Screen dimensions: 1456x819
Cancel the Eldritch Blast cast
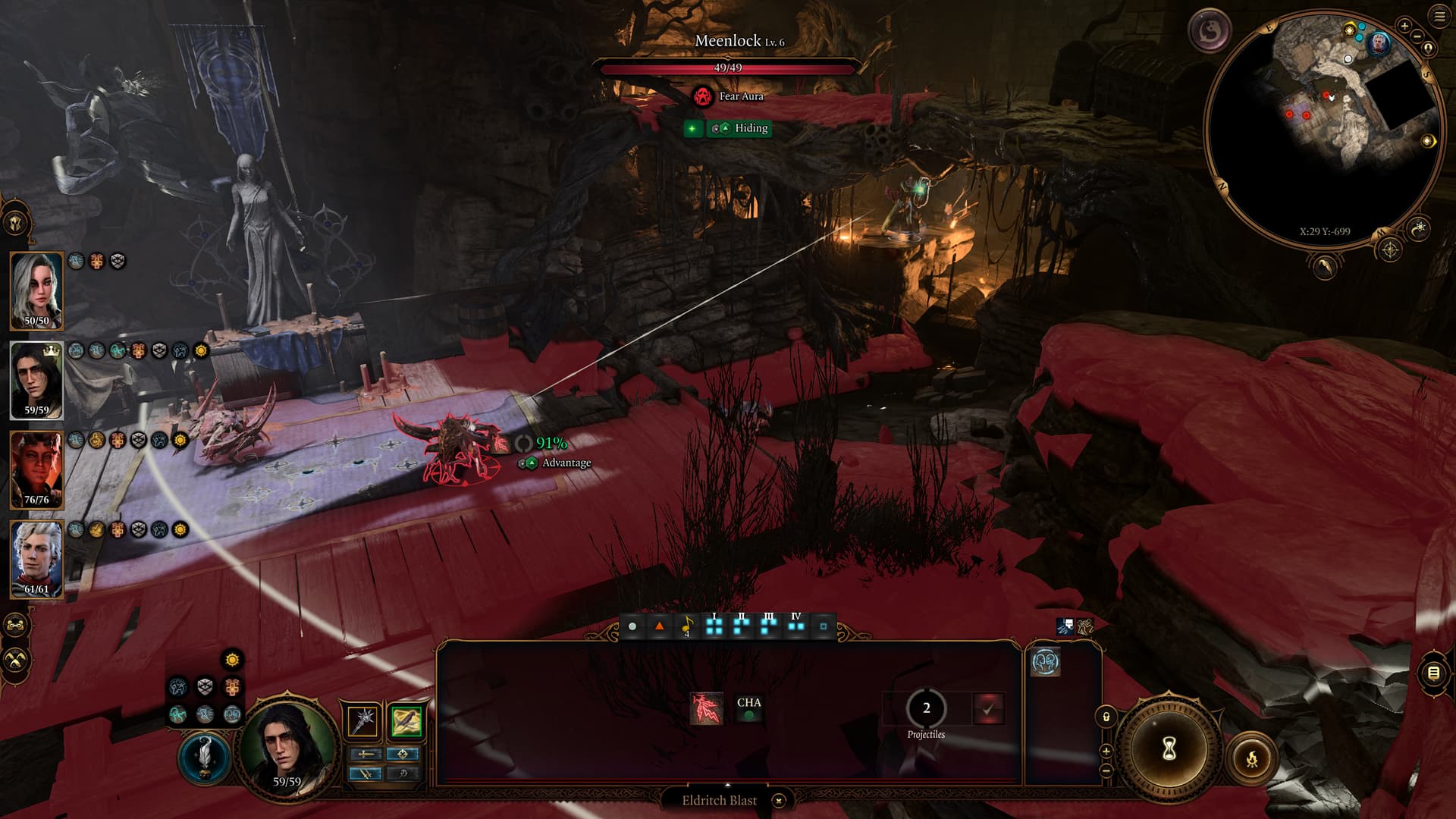779,800
